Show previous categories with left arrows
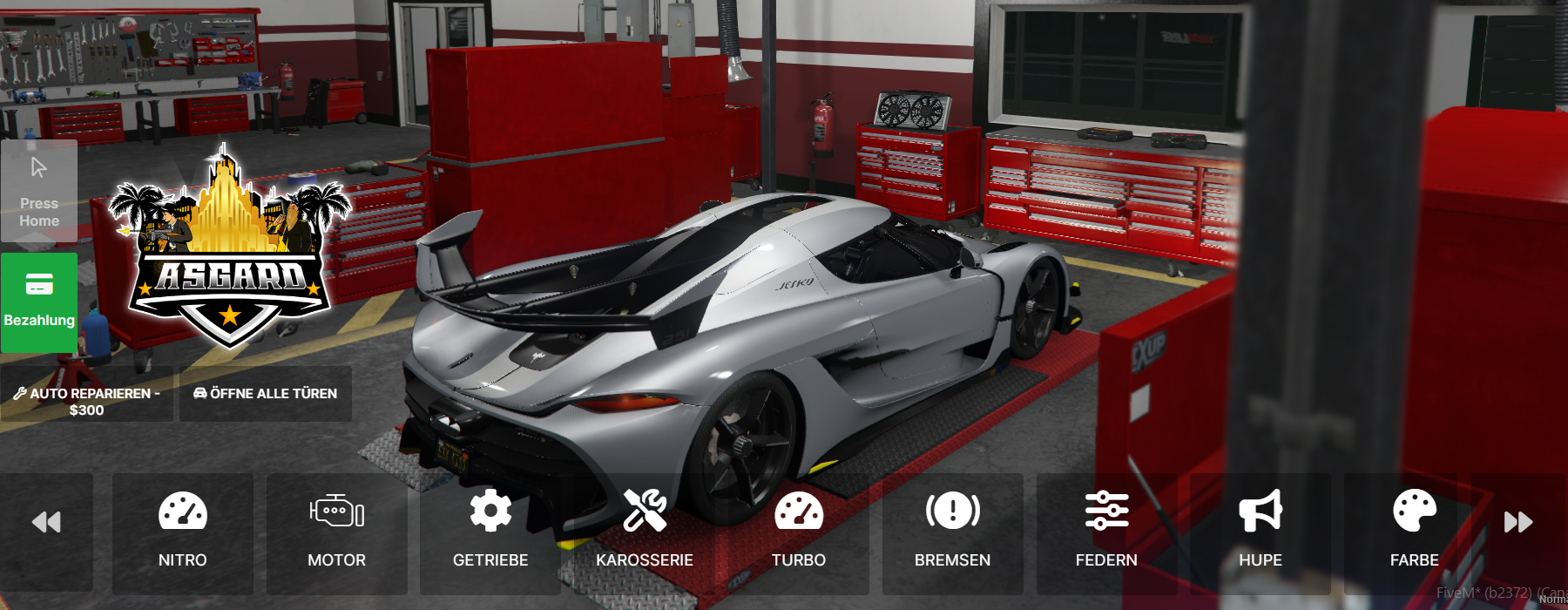This screenshot has width=1568, height=610. [x=46, y=523]
